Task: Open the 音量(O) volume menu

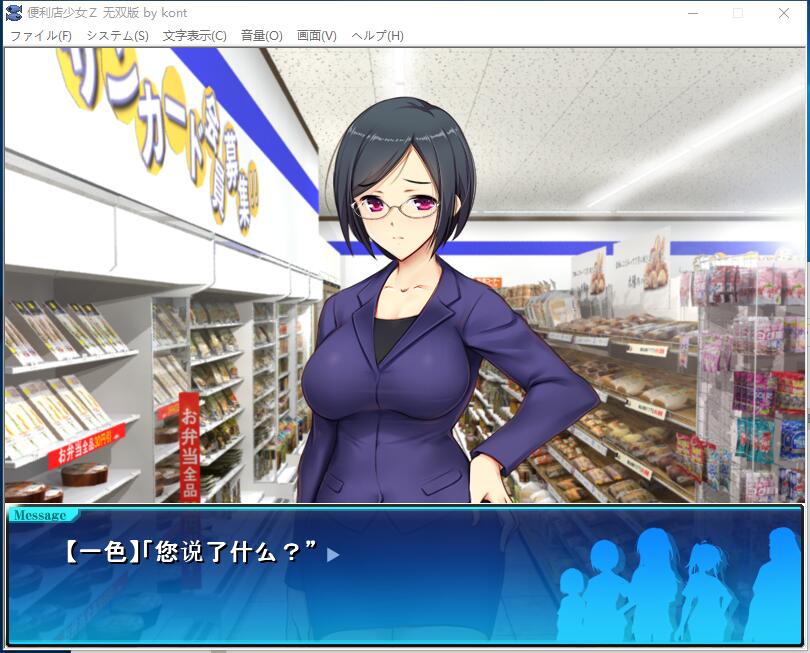Action: (x=261, y=36)
